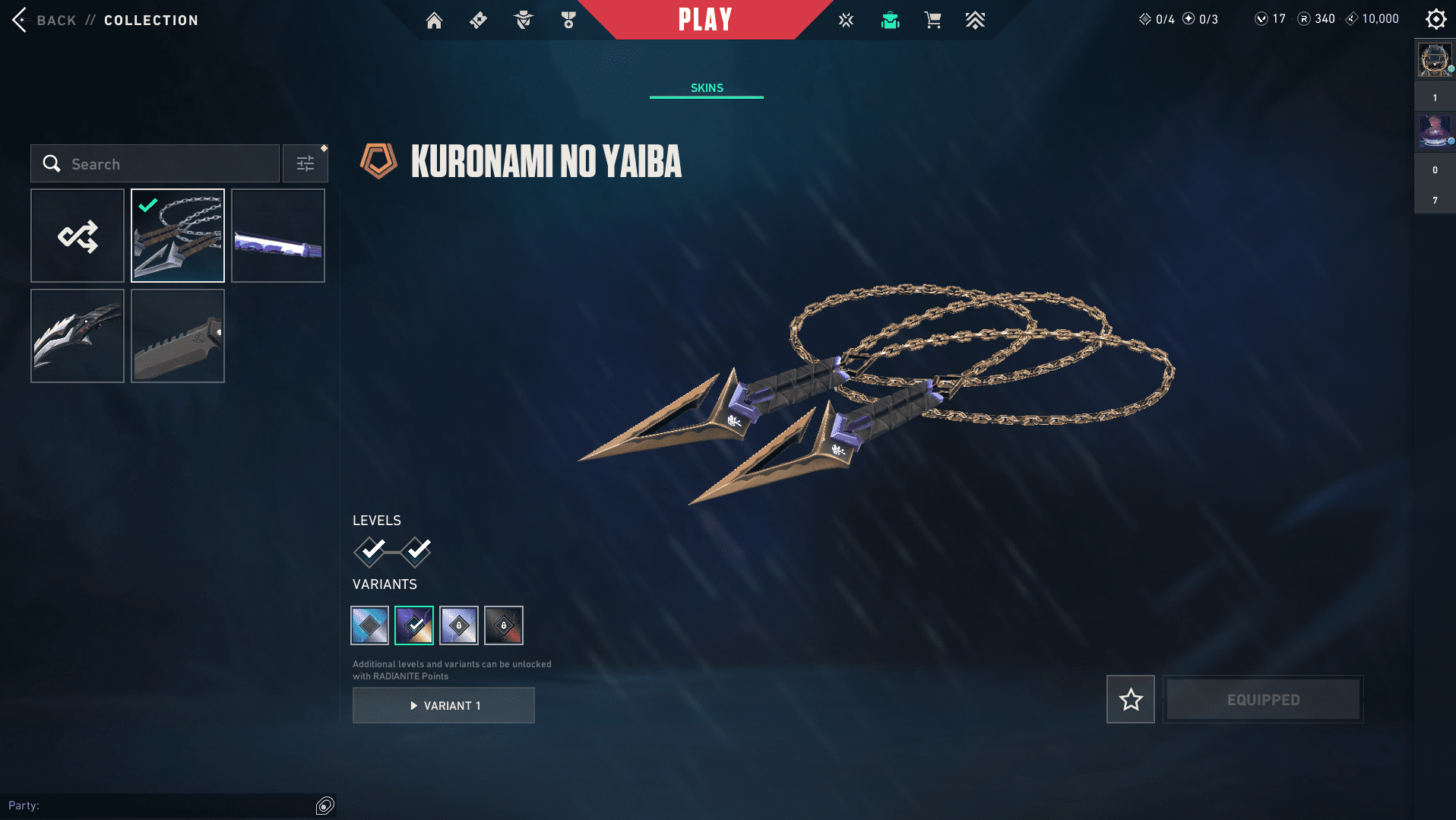The height and width of the screenshot is (820, 1456).
Task: Click the first level checkmark under LEVELS
Action: click(370, 551)
